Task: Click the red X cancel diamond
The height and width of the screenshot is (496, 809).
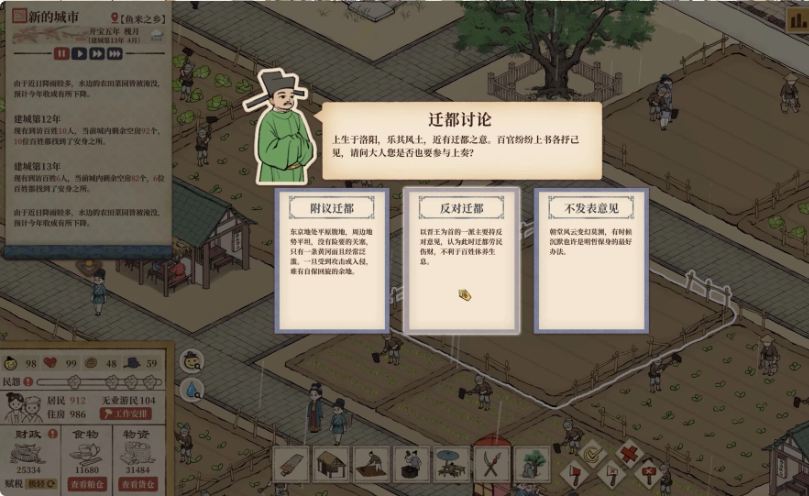Action: point(628,453)
